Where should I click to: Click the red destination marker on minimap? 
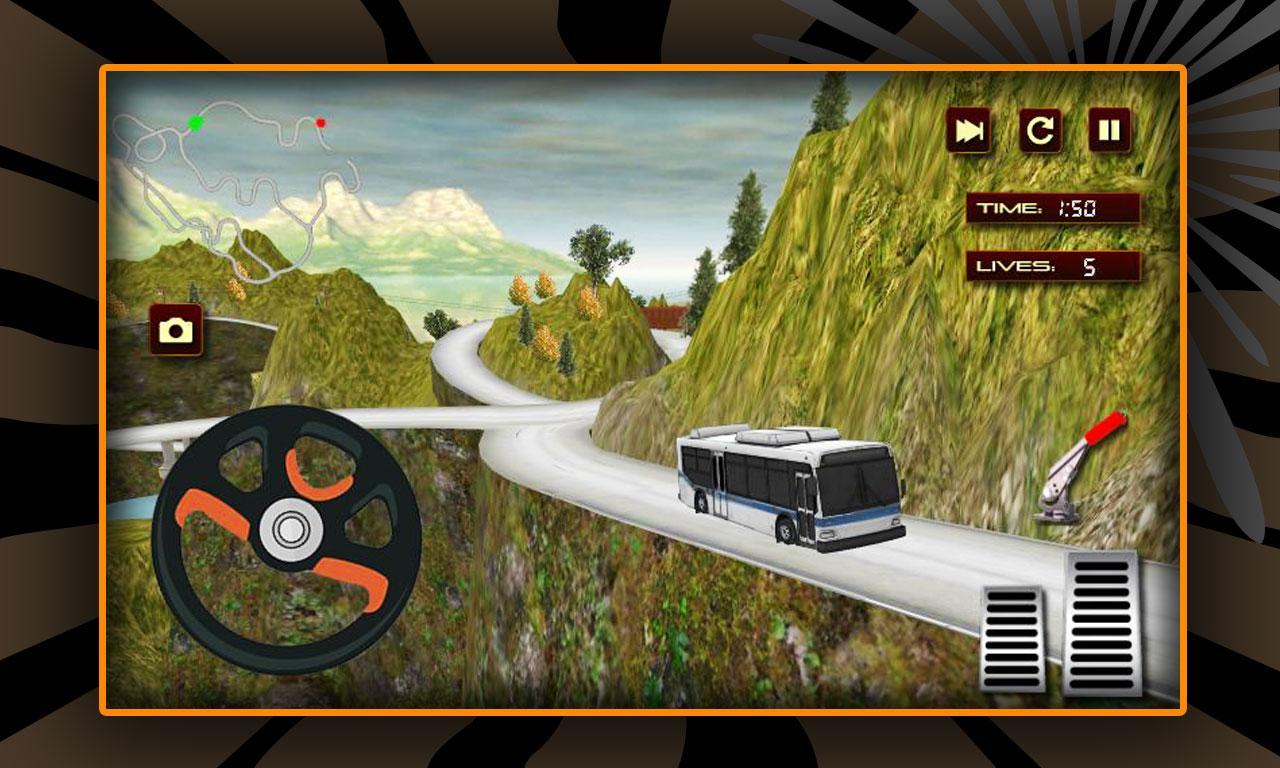pyautogui.click(x=319, y=122)
